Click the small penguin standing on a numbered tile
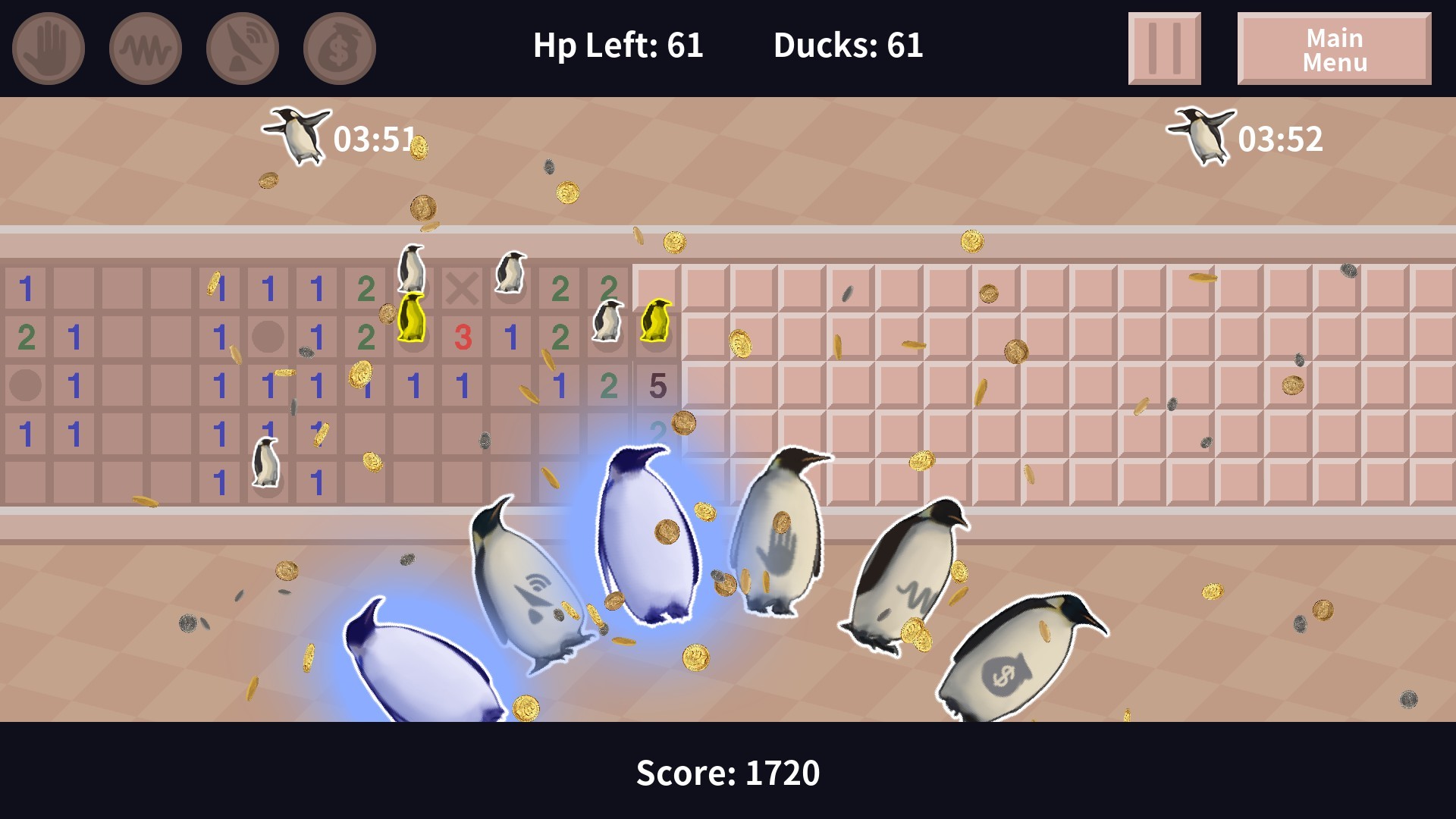The width and height of the screenshot is (1456, 819). 265,461
